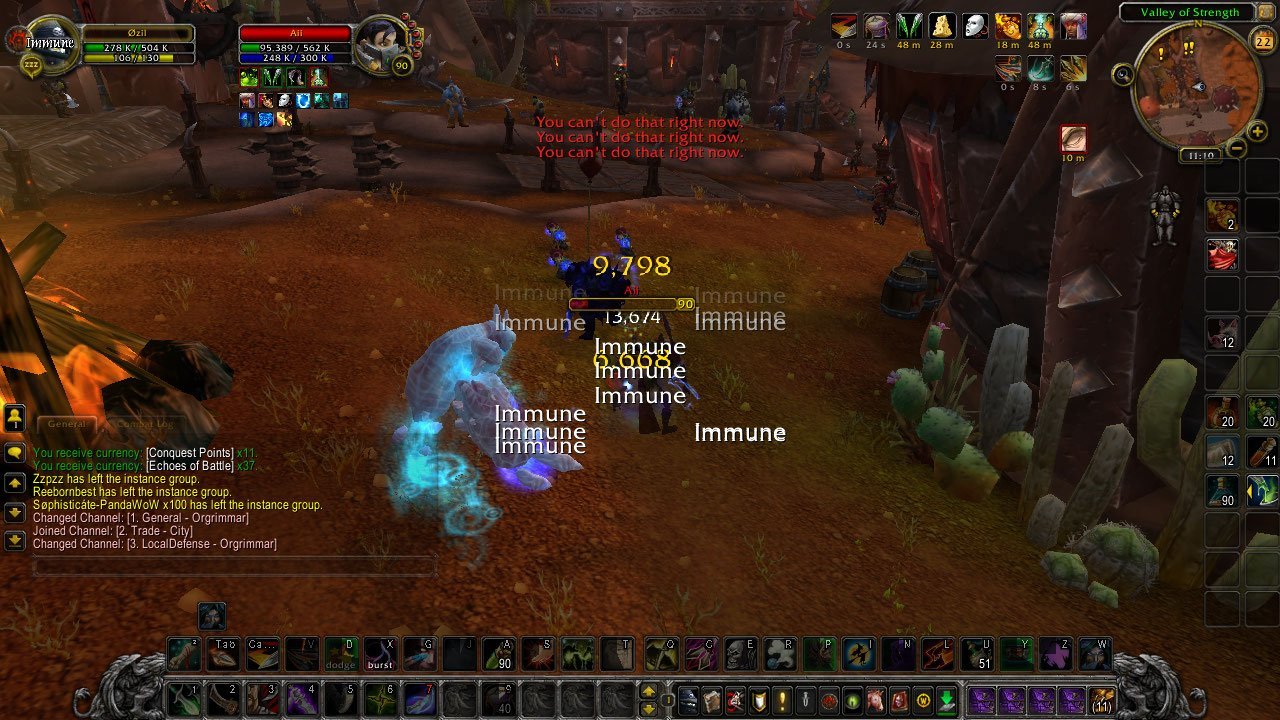This screenshot has width=1280, height=720.
Task: Click the white mask buff icon
Action: tap(976, 26)
